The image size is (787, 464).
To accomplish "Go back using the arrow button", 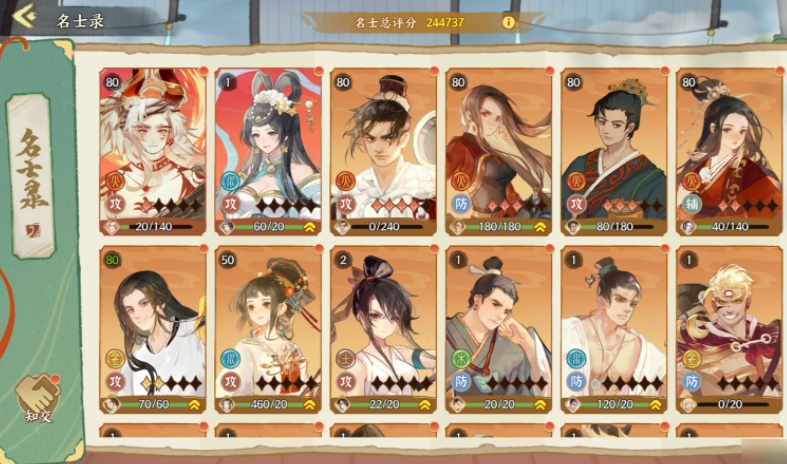I will (24, 15).
